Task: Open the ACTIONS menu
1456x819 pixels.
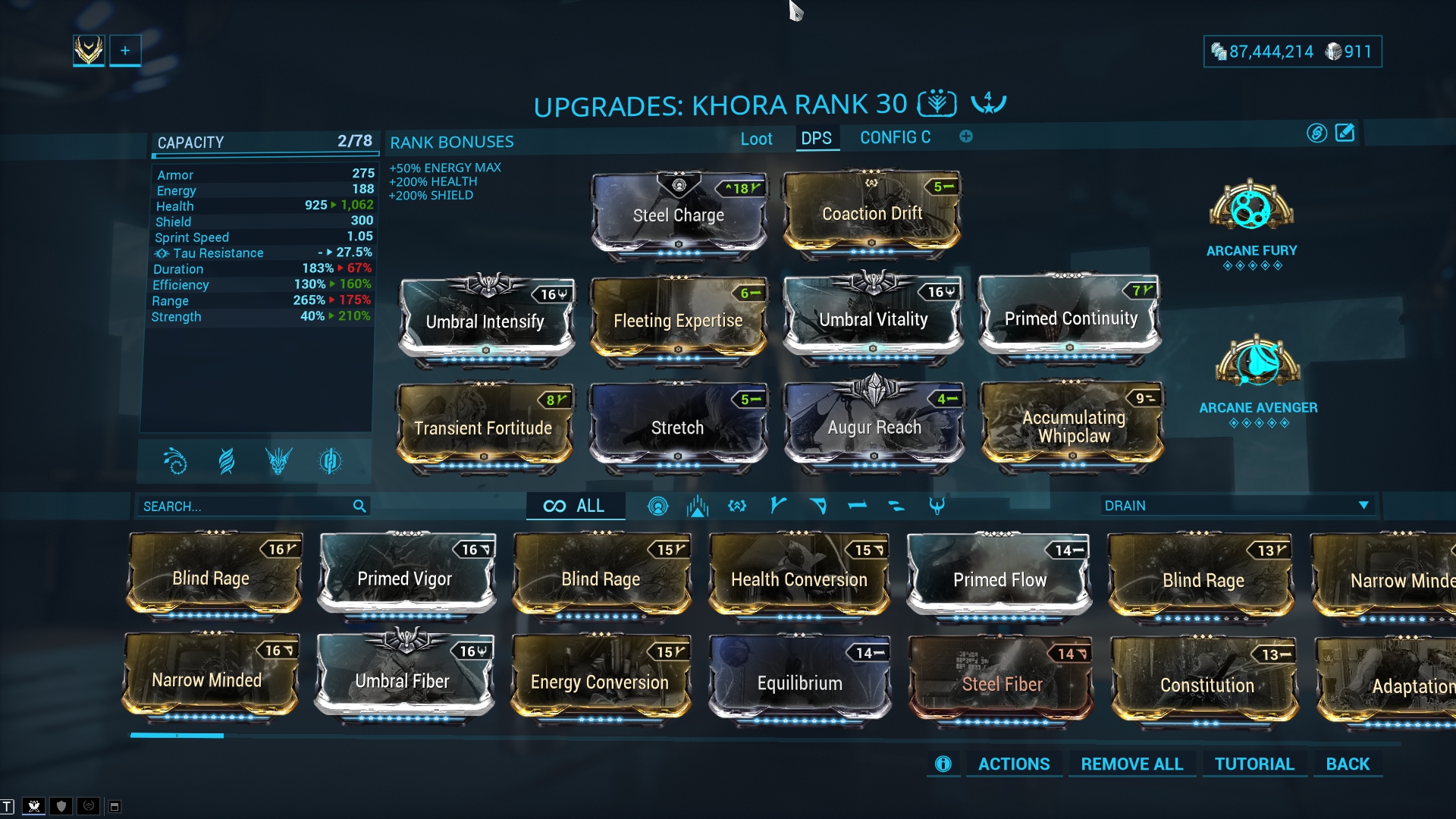Action: coord(1013,764)
